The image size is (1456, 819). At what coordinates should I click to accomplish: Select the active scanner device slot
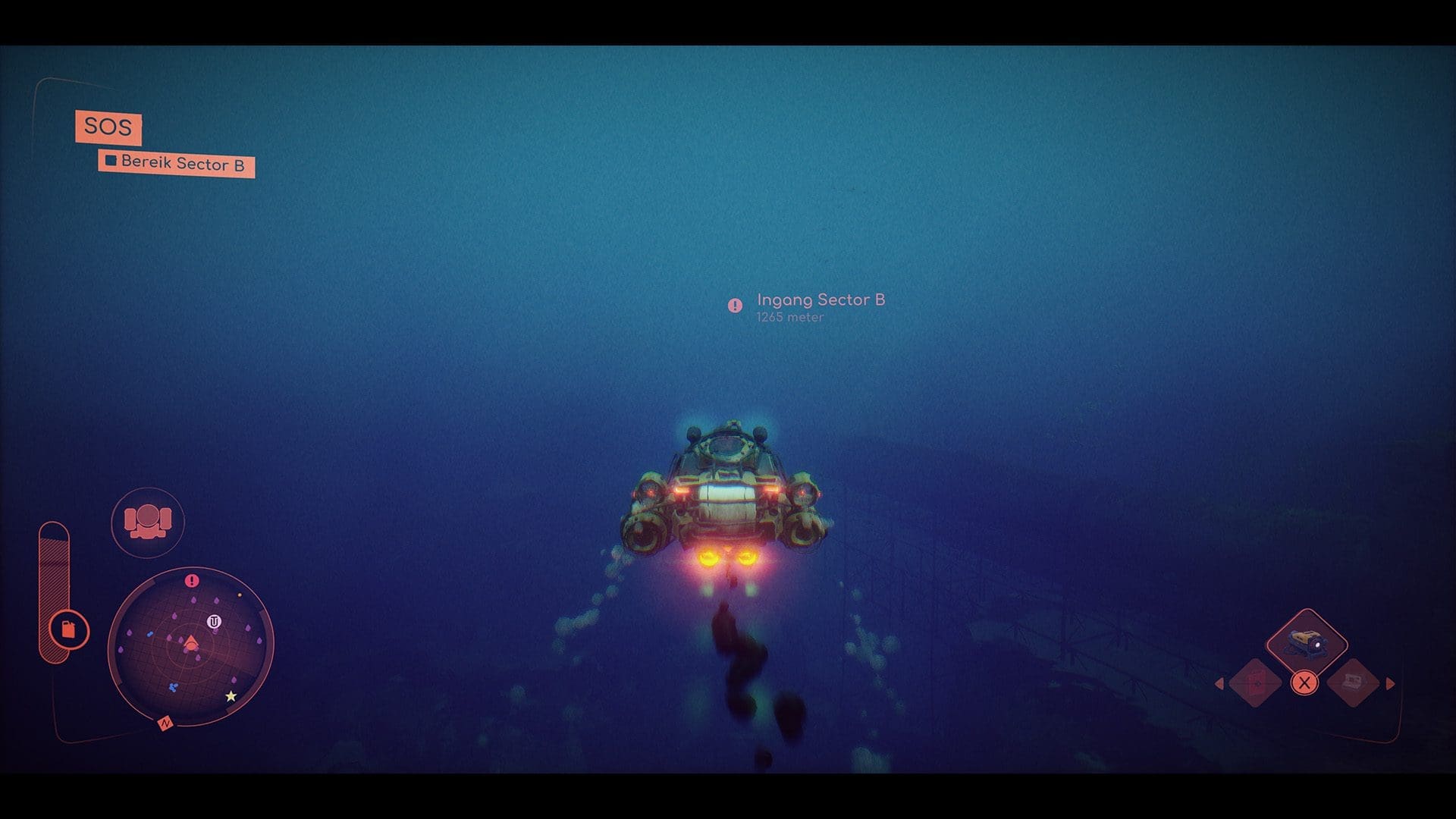tap(1307, 644)
